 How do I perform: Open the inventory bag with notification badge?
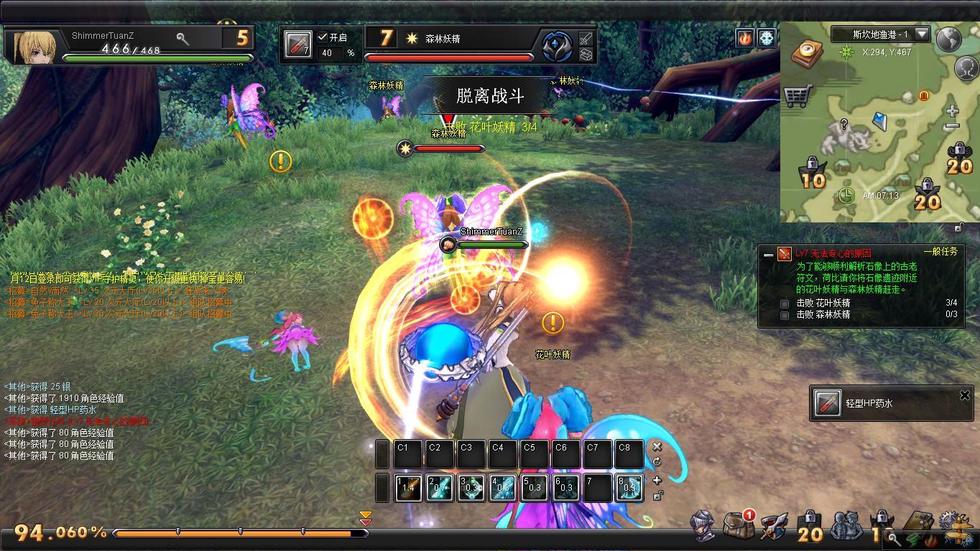[x=740, y=523]
